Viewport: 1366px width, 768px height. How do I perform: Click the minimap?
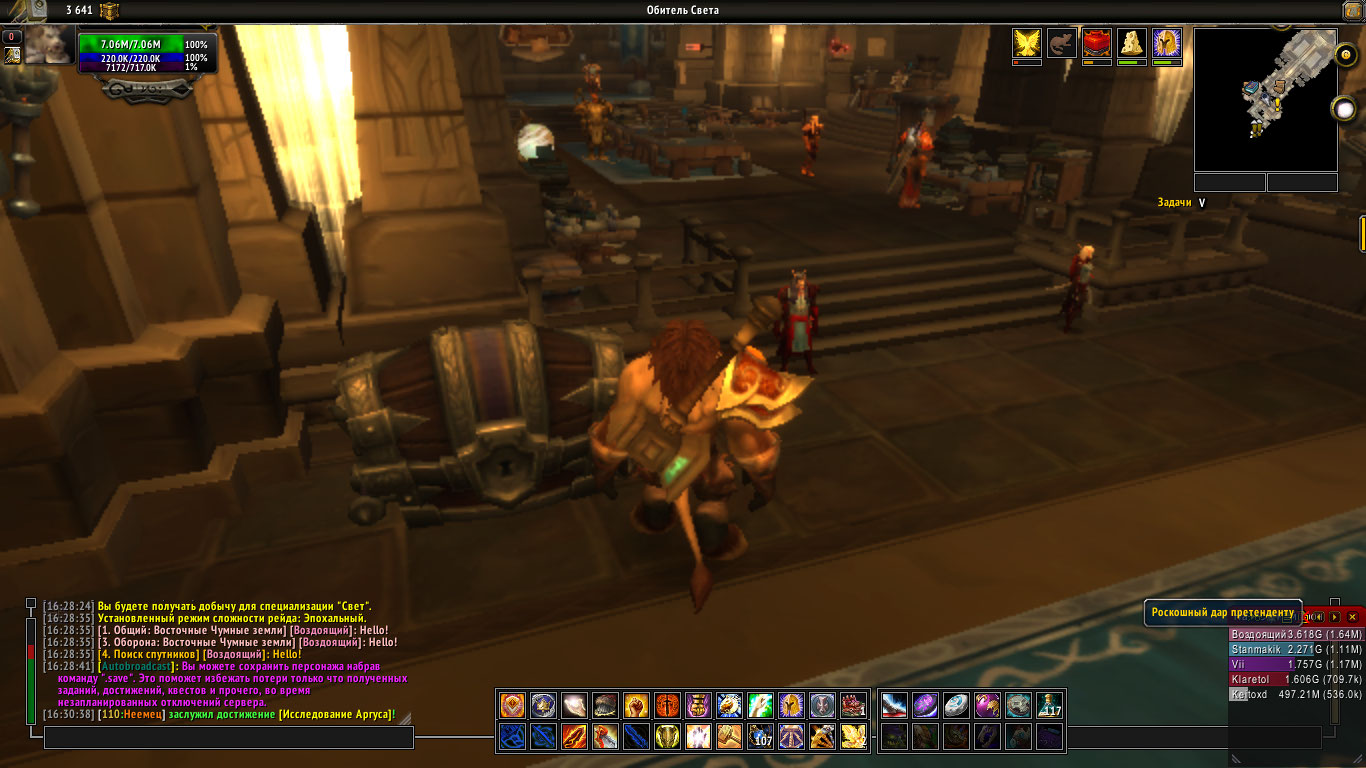pyautogui.click(x=1265, y=99)
